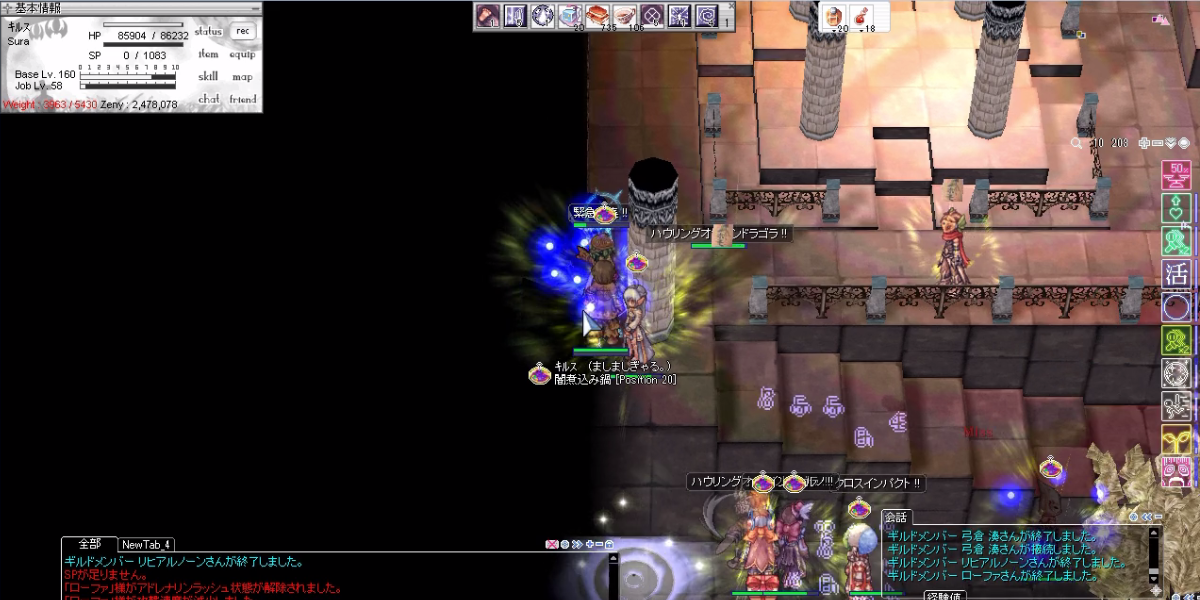
Task: Click the rec button
Action: pyautogui.click(x=242, y=31)
